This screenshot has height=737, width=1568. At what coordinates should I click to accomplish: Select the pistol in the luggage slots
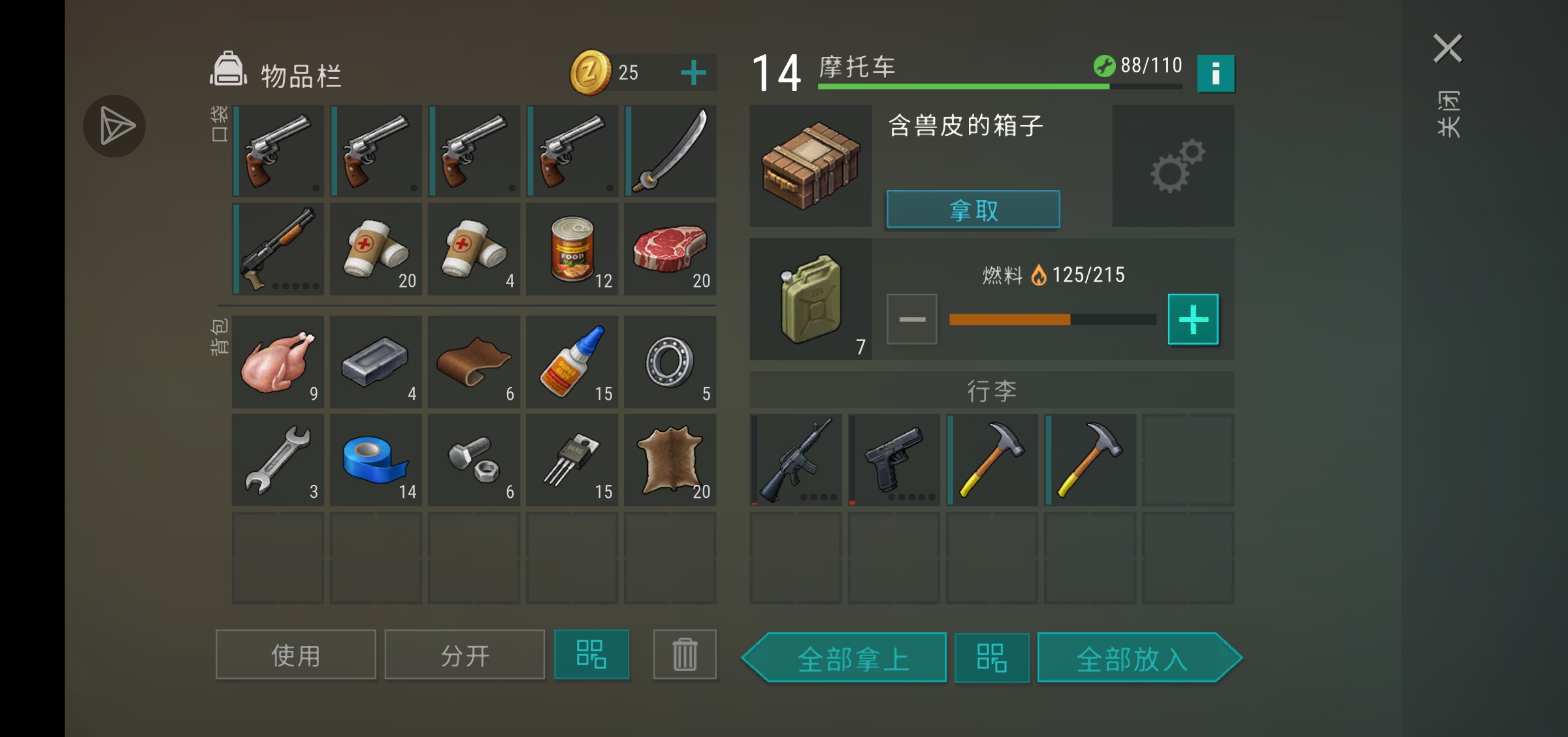(x=895, y=460)
